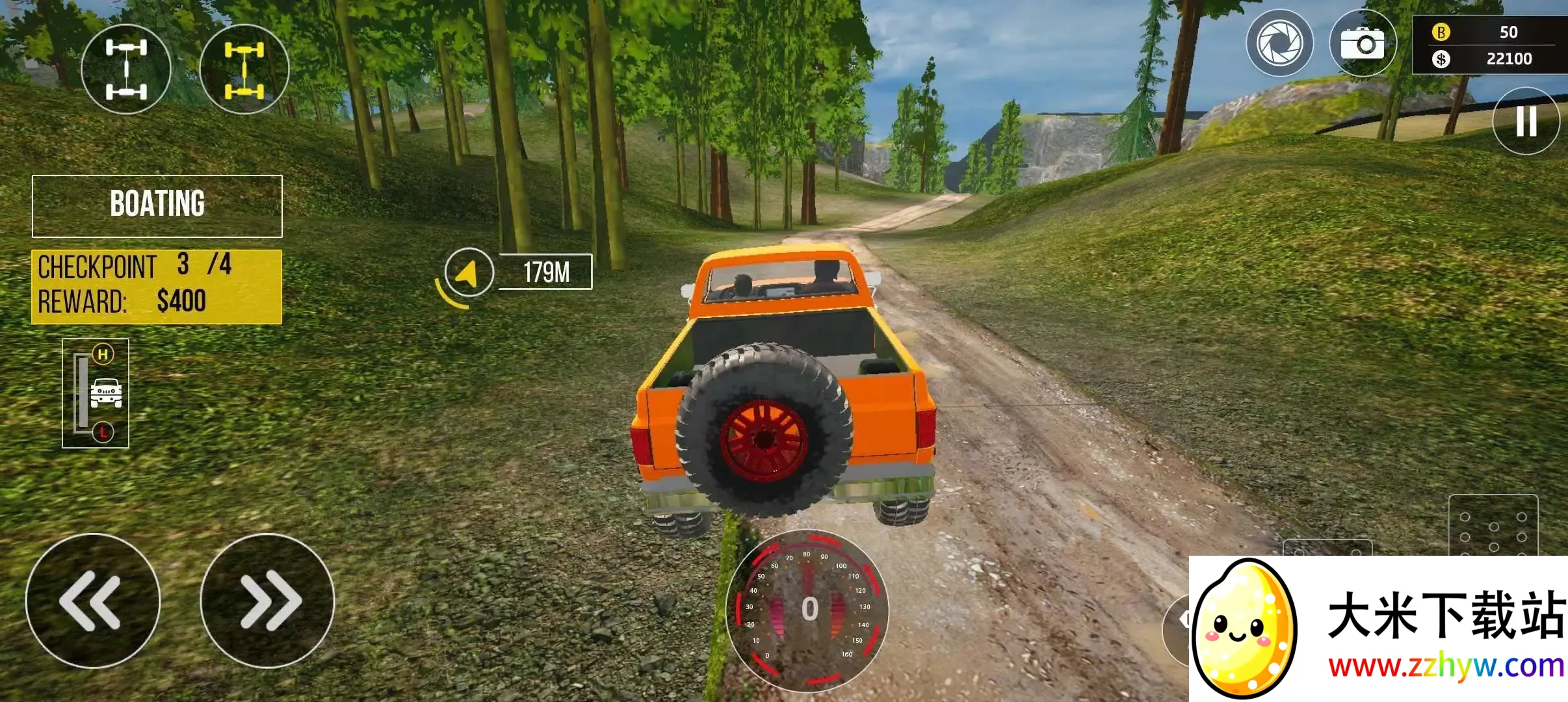The height and width of the screenshot is (702, 1568).
Task: Select the white drivetrain mode icon
Action: 126,70
